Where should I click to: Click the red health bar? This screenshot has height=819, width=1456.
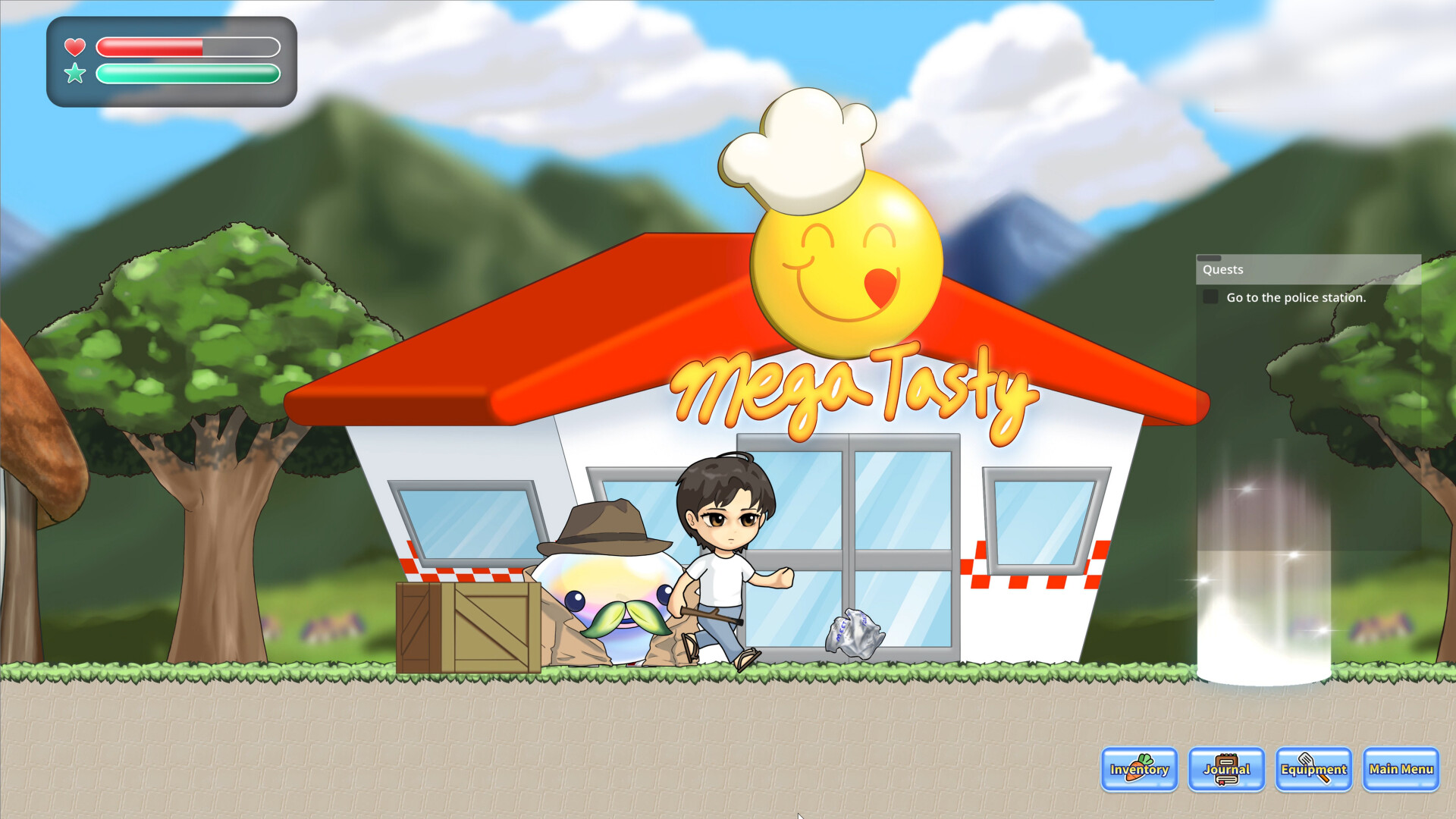click(x=152, y=48)
